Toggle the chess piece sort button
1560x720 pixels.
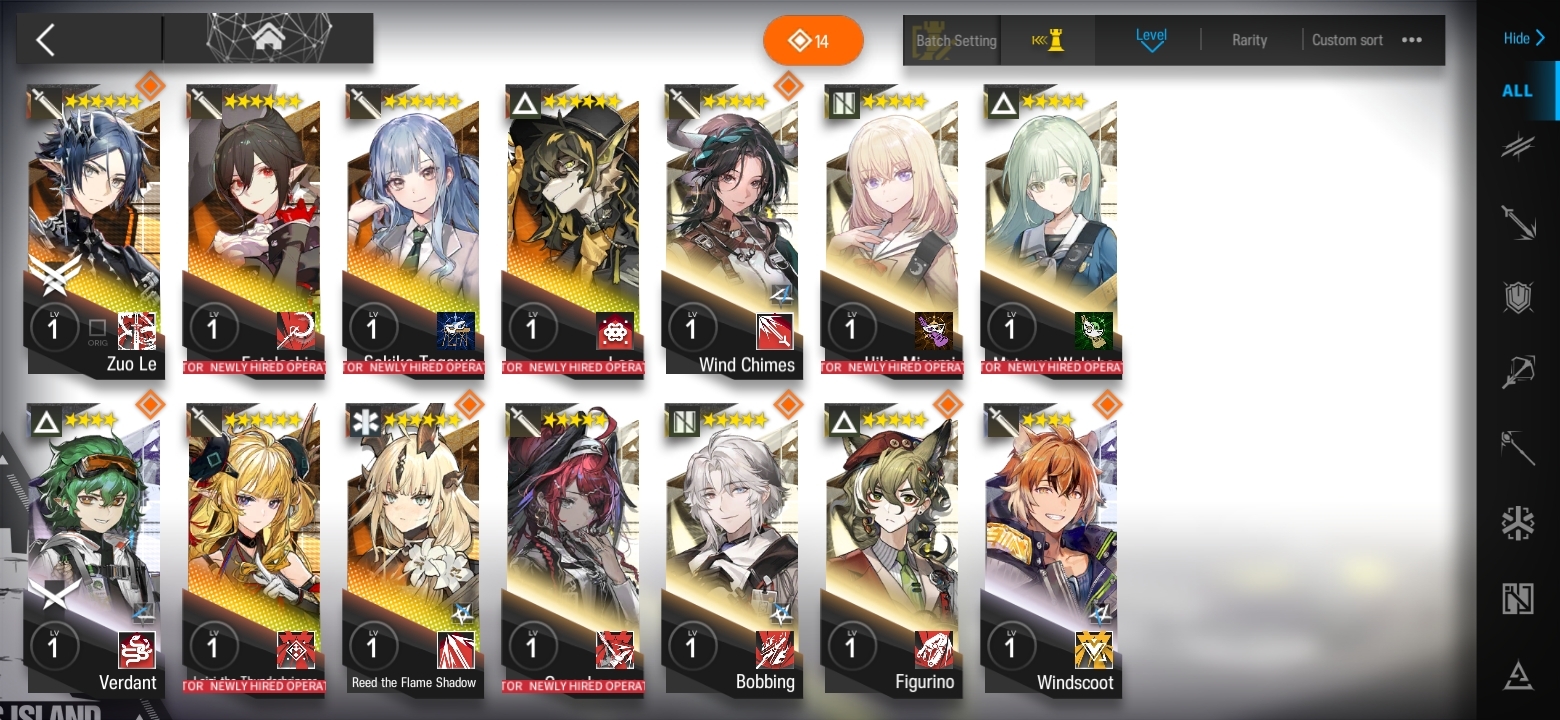pos(1048,41)
